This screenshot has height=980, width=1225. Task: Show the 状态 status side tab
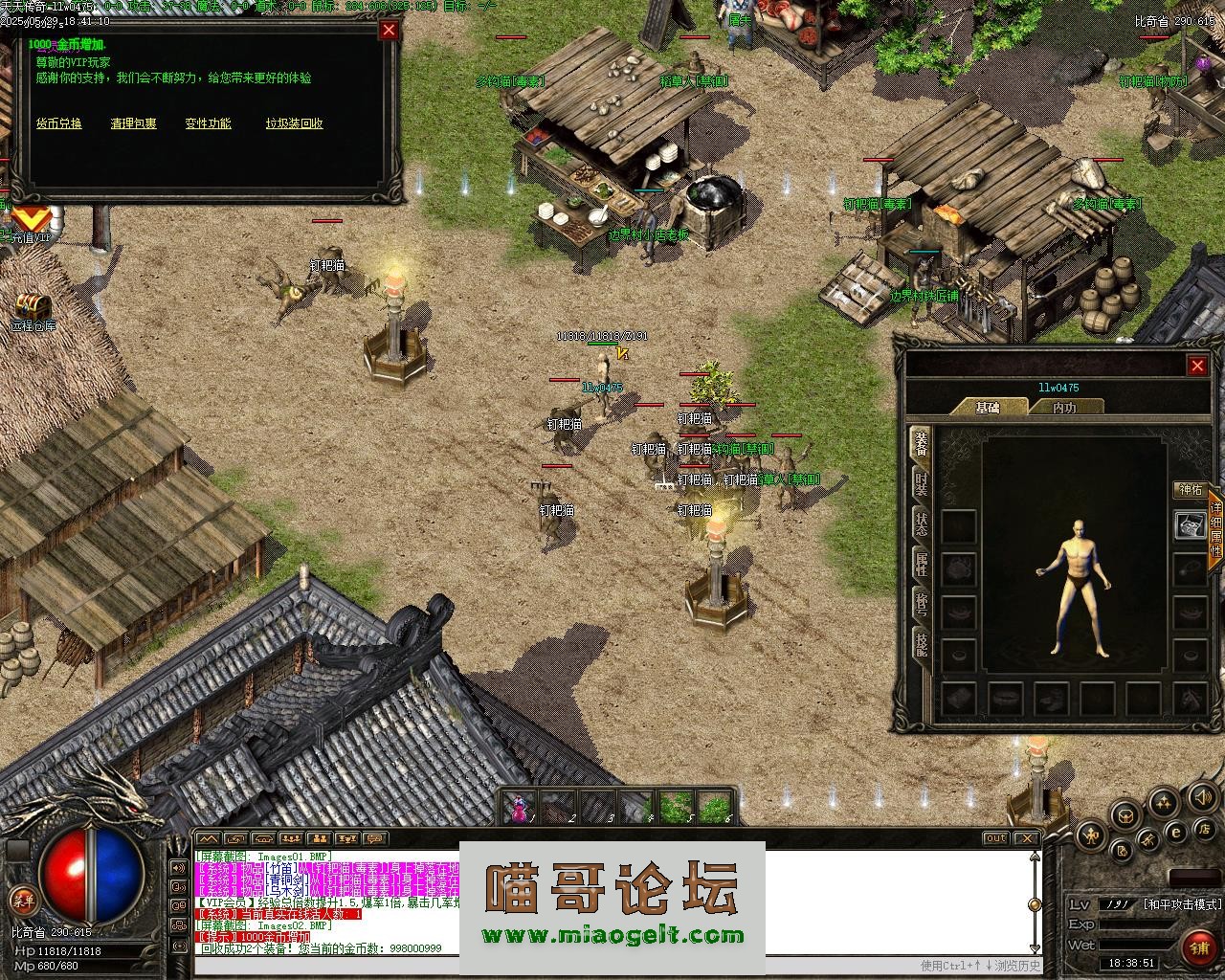point(921,524)
